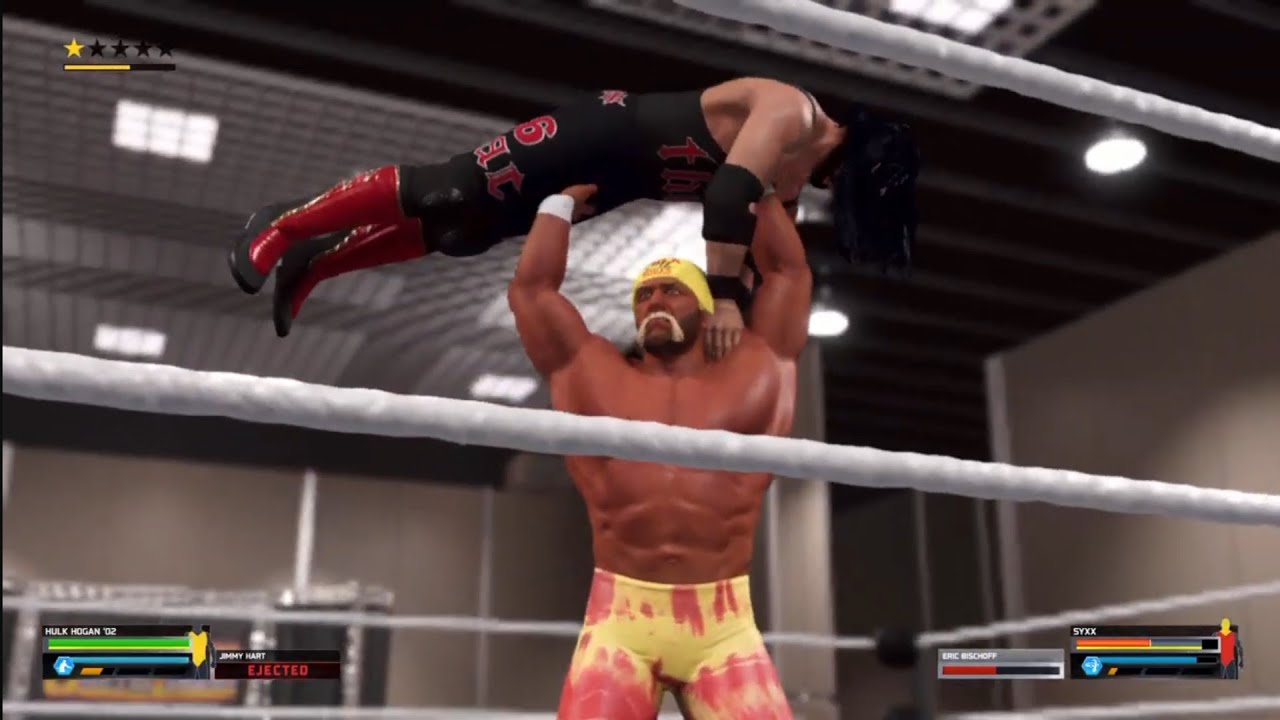Select the Hulk Hogan '02 name label
Viewport: 1280px width, 720px height.
tap(80, 630)
